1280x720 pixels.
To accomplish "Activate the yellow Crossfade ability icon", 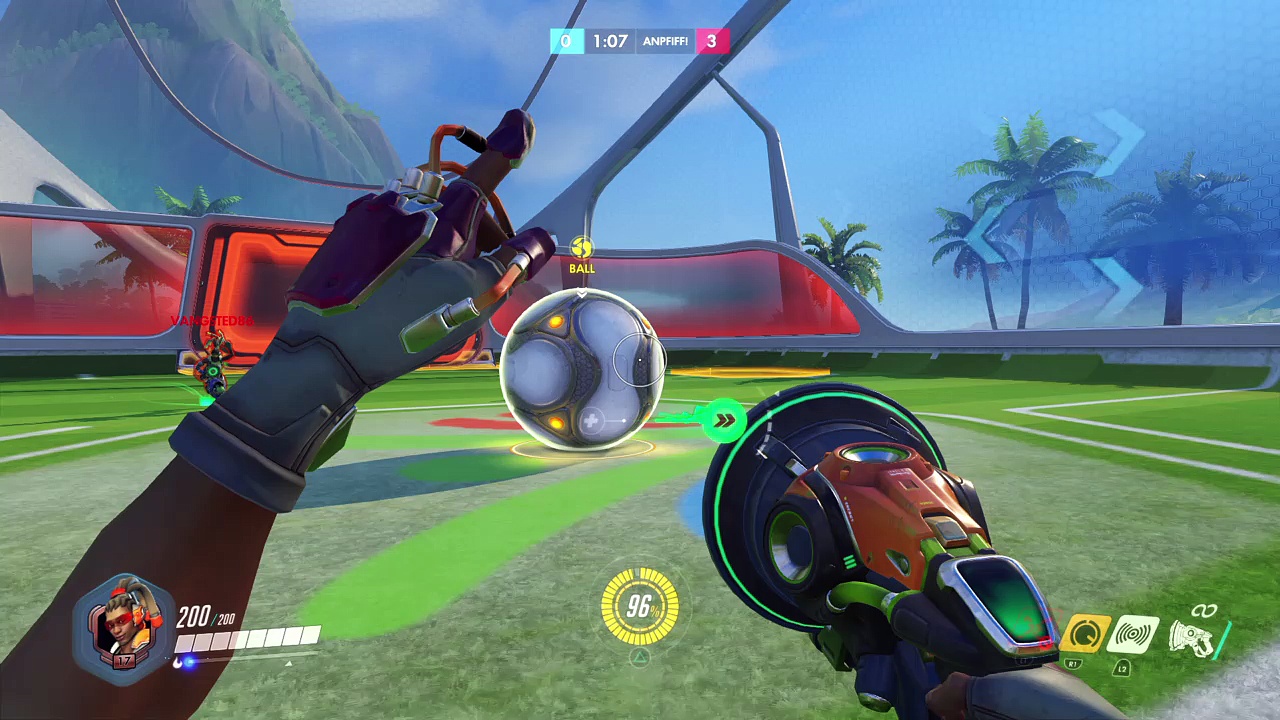I will tap(1086, 633).
